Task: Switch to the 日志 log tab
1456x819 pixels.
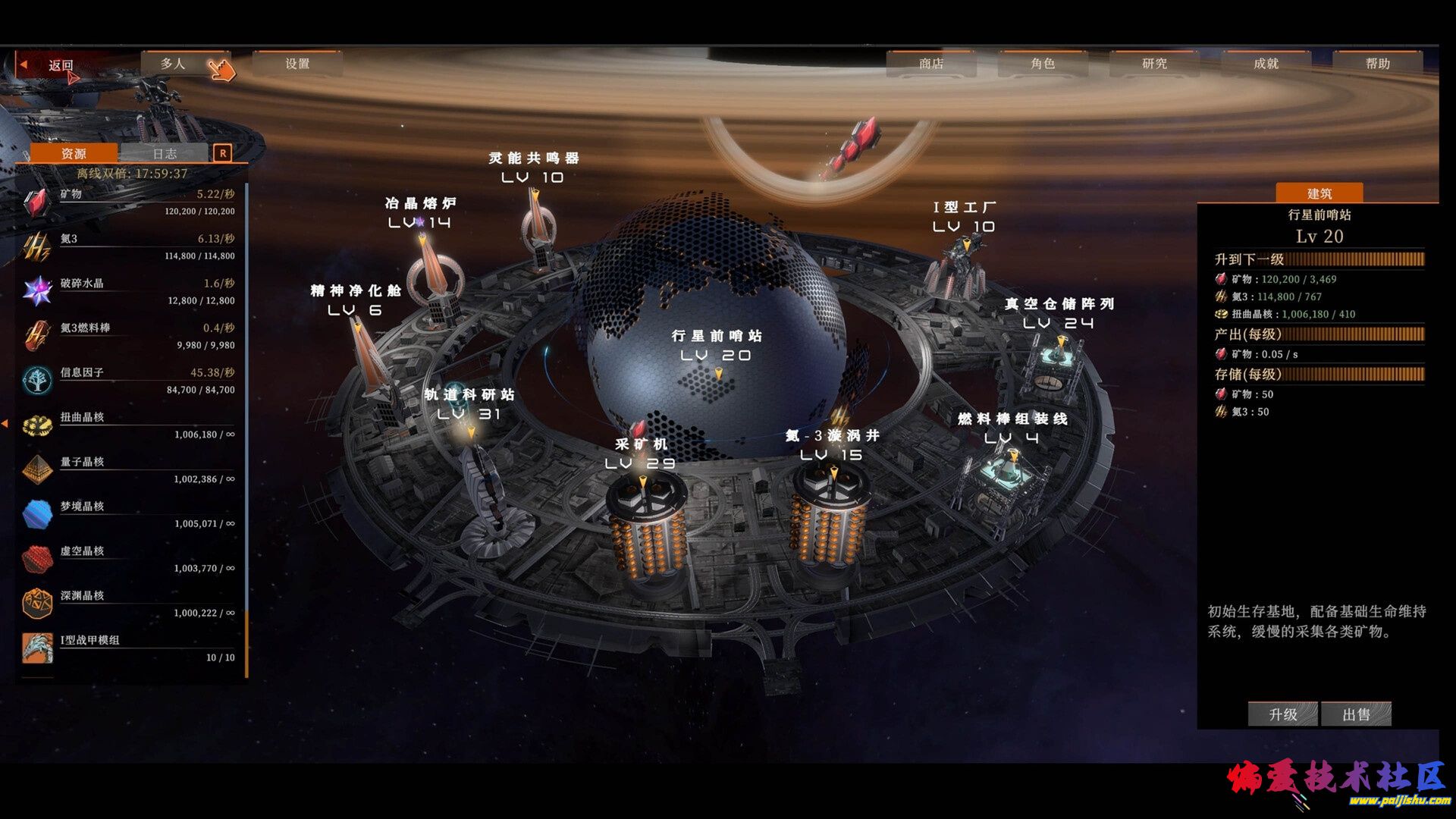Action: 165,154
